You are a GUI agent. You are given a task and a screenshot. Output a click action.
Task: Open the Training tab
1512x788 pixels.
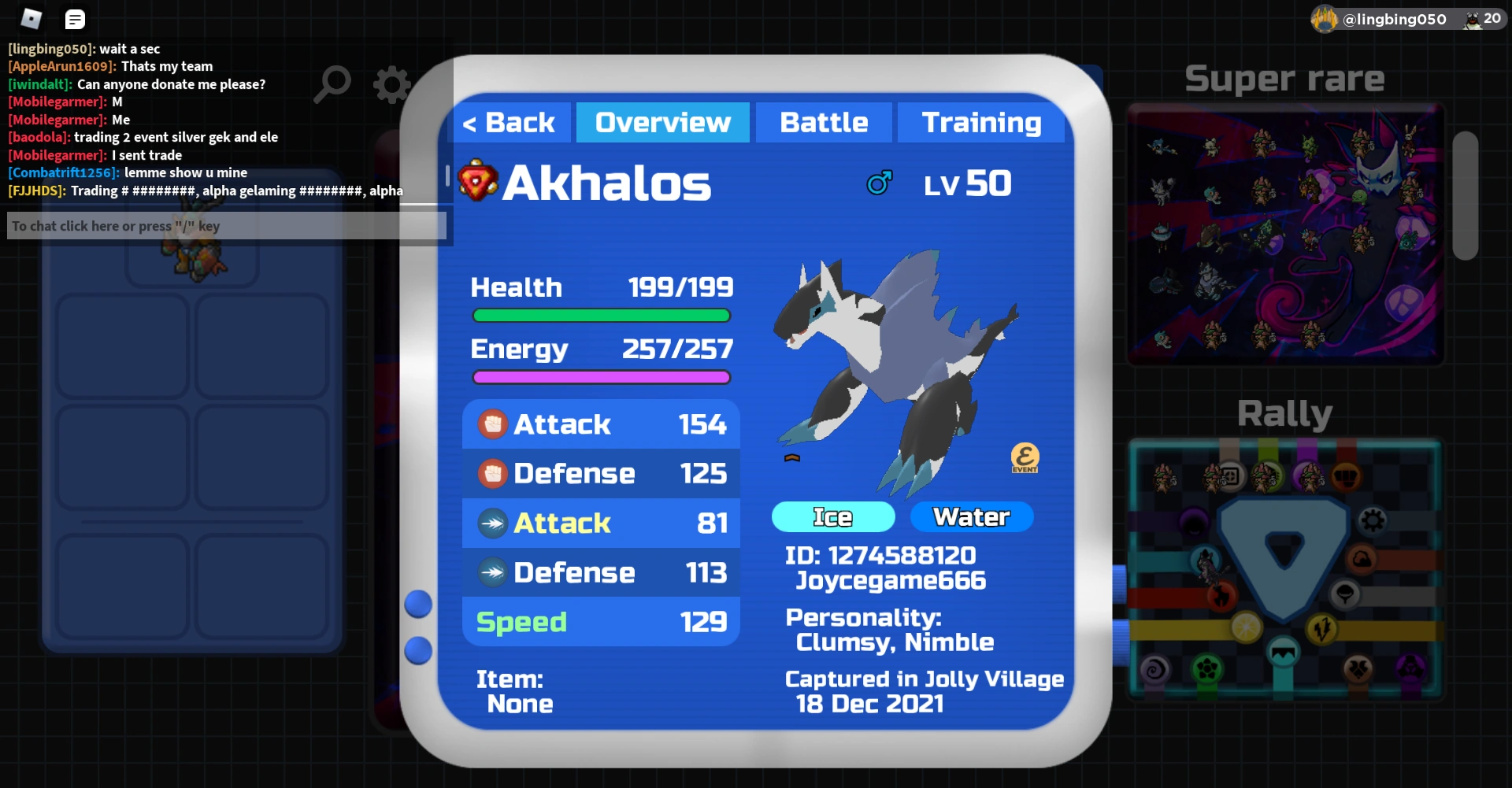click(x=980, y=122)
